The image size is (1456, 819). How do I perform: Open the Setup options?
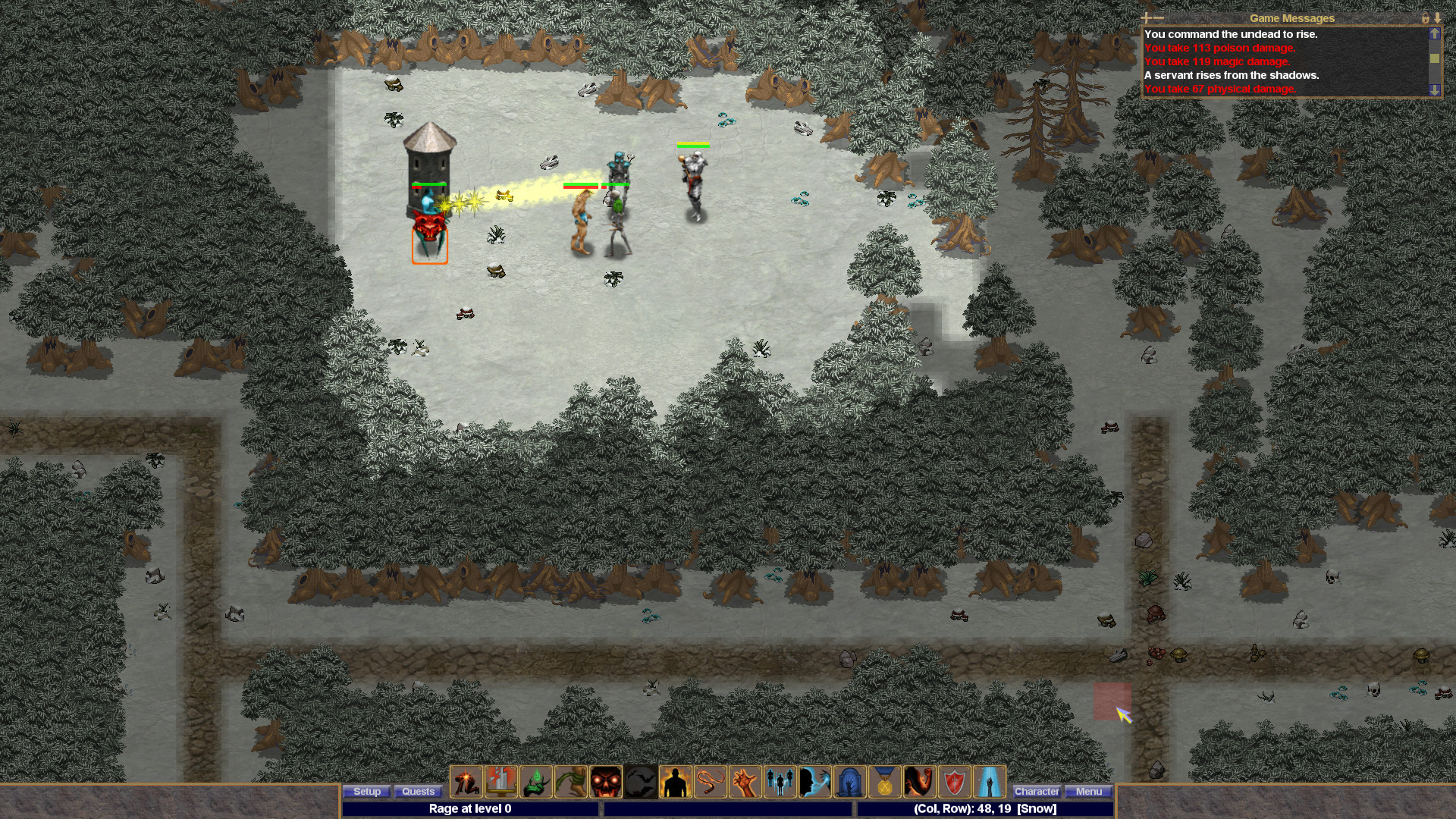(x=367, y=792)
